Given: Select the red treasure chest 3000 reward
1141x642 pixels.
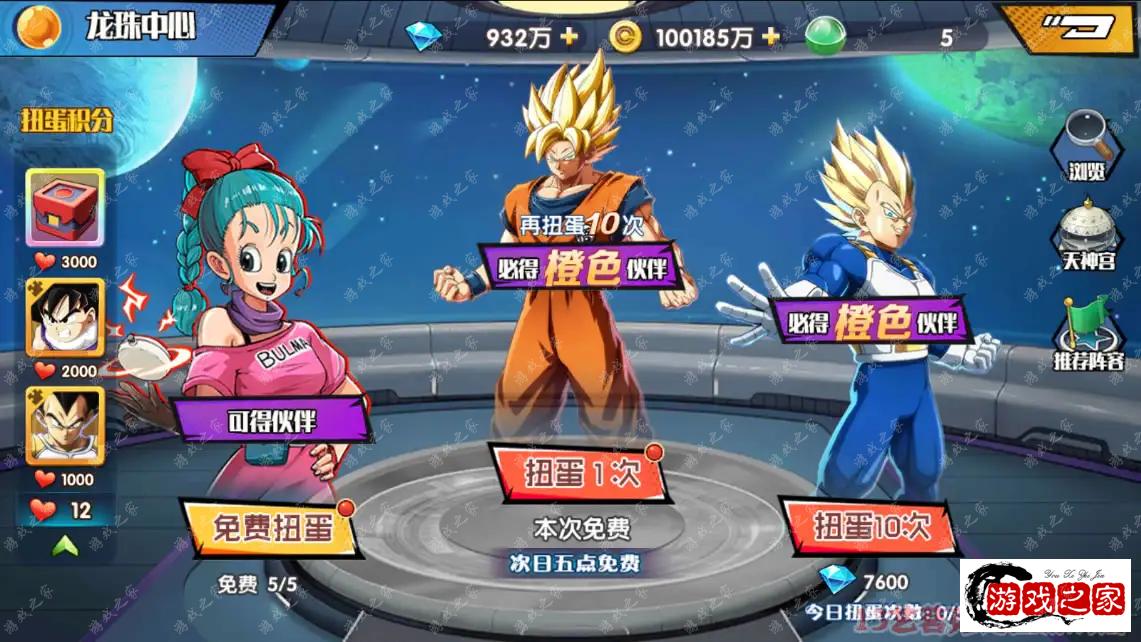Looking at the screenshot, I should click(65, 209).
